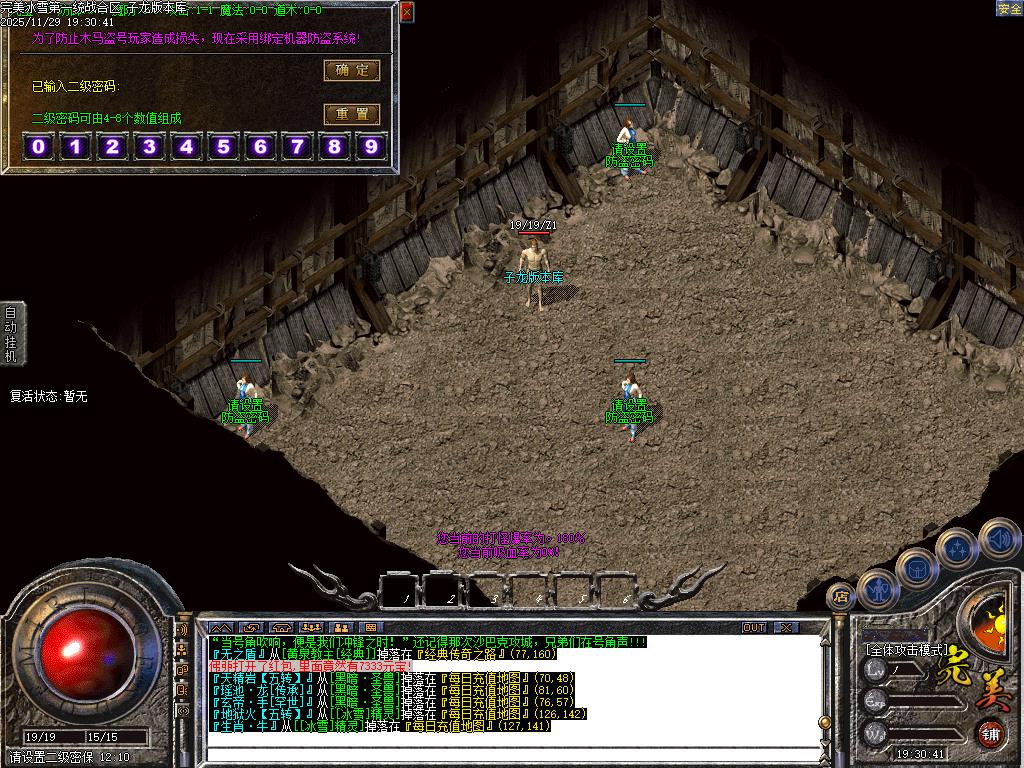Screen dimensions: 1024x768
Task: Click the OUT button above chat
Action: (754, 628)
